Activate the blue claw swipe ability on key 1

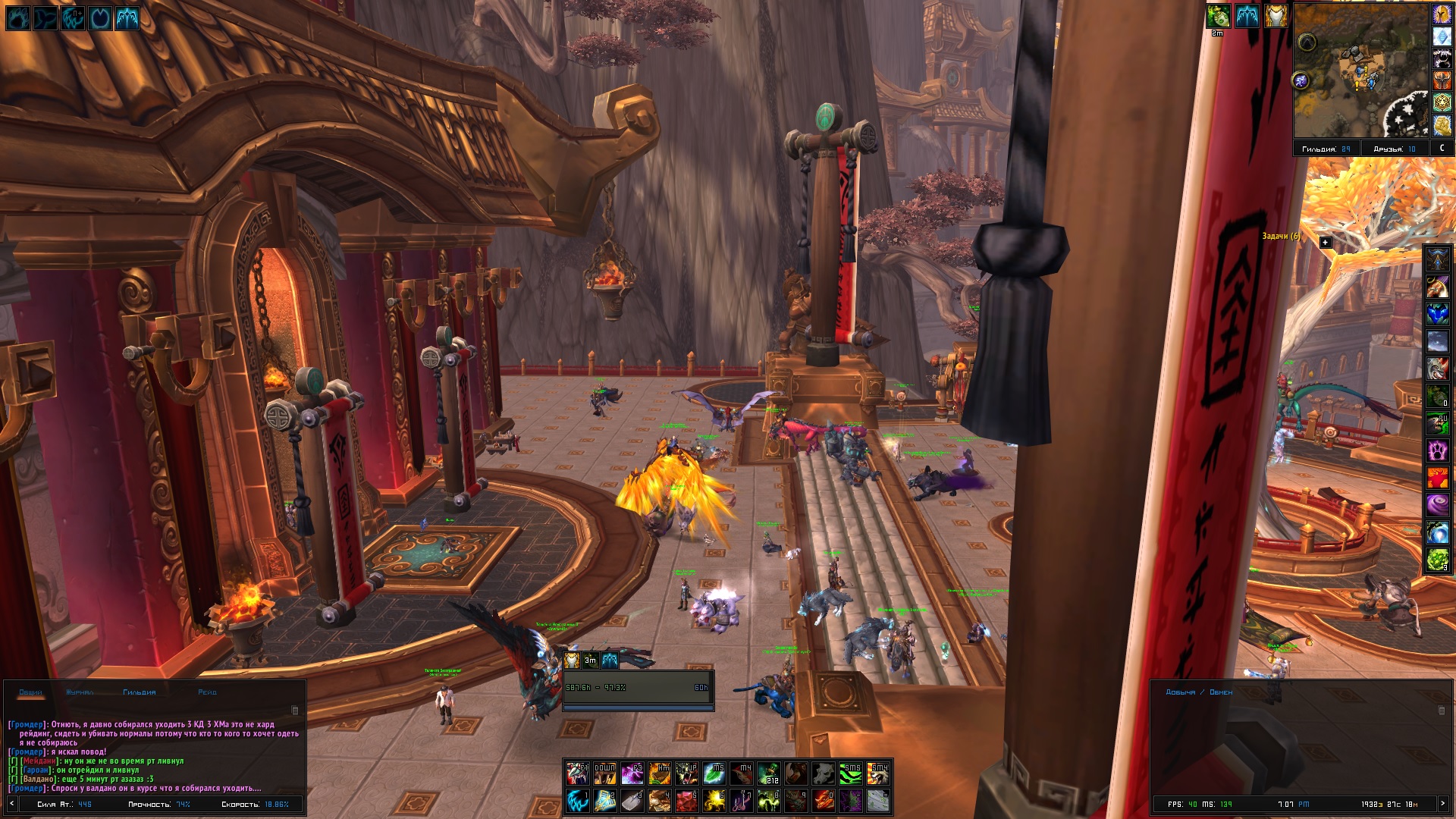[x=577, y=800]
